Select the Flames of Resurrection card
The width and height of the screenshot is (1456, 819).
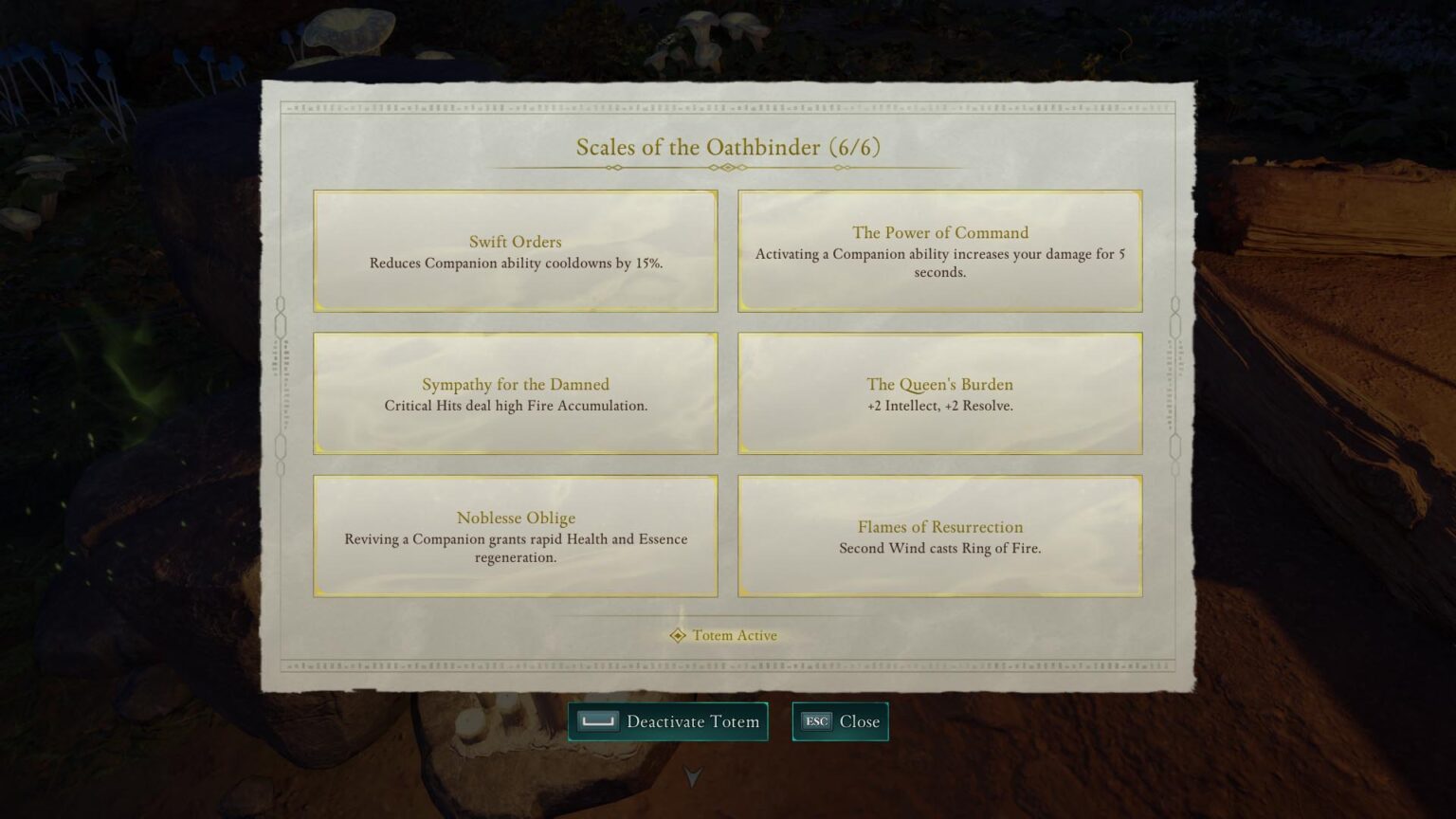[939, 536]
